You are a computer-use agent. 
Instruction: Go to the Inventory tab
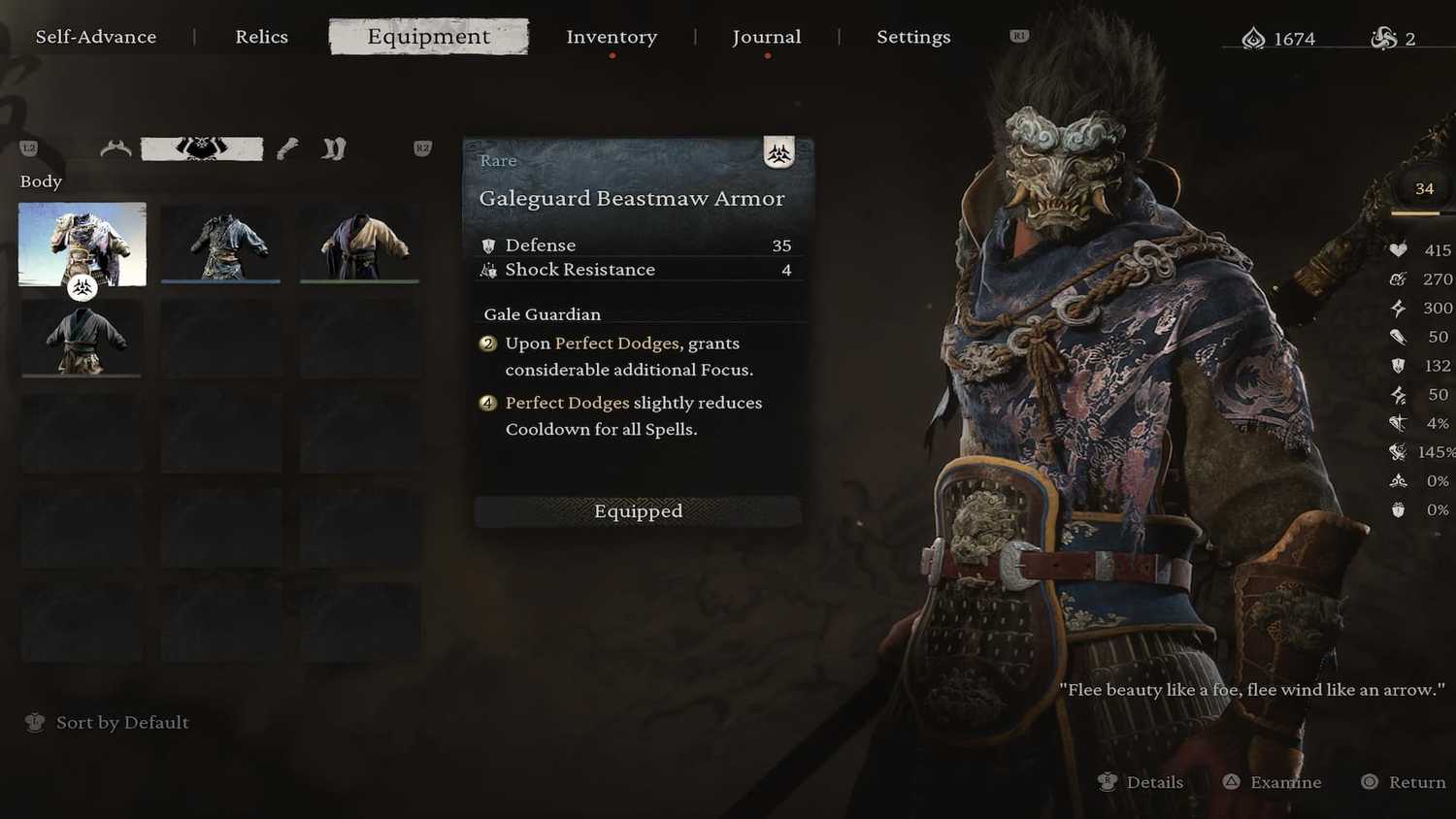click(612, 37)
